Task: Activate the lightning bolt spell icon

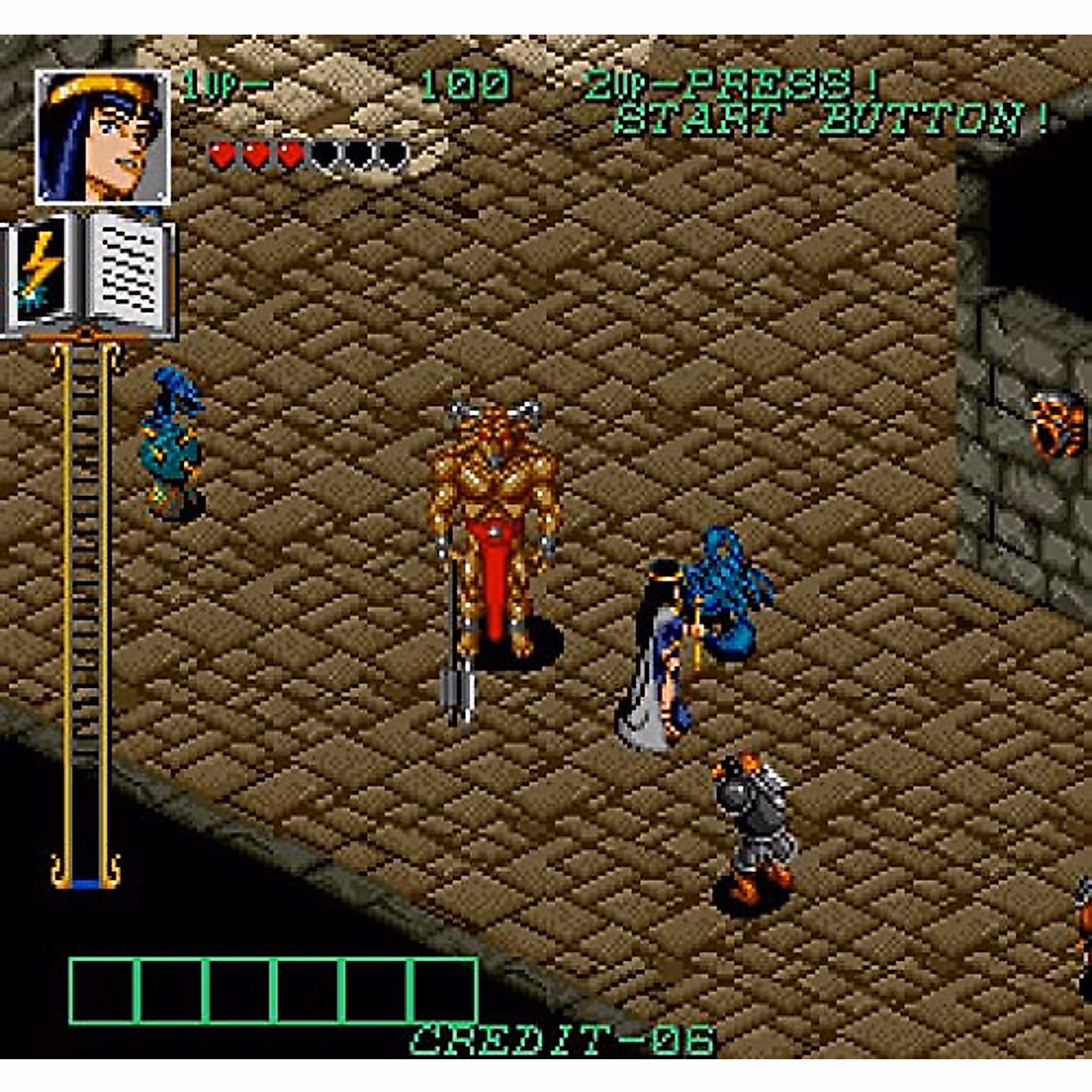Action: coord(39,271)
